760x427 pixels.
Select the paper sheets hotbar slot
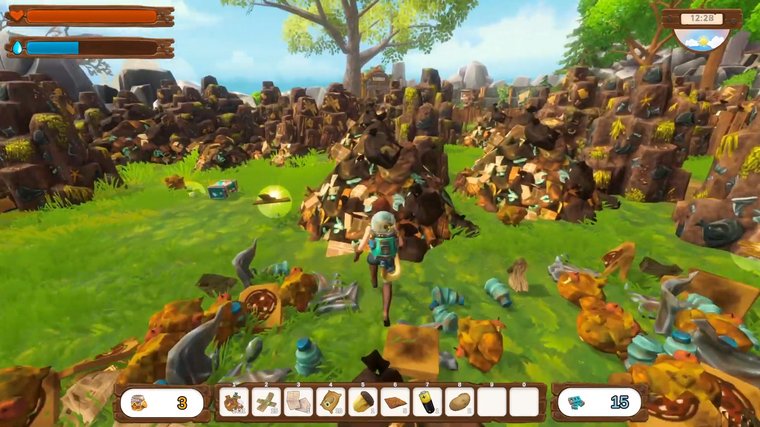298,402
